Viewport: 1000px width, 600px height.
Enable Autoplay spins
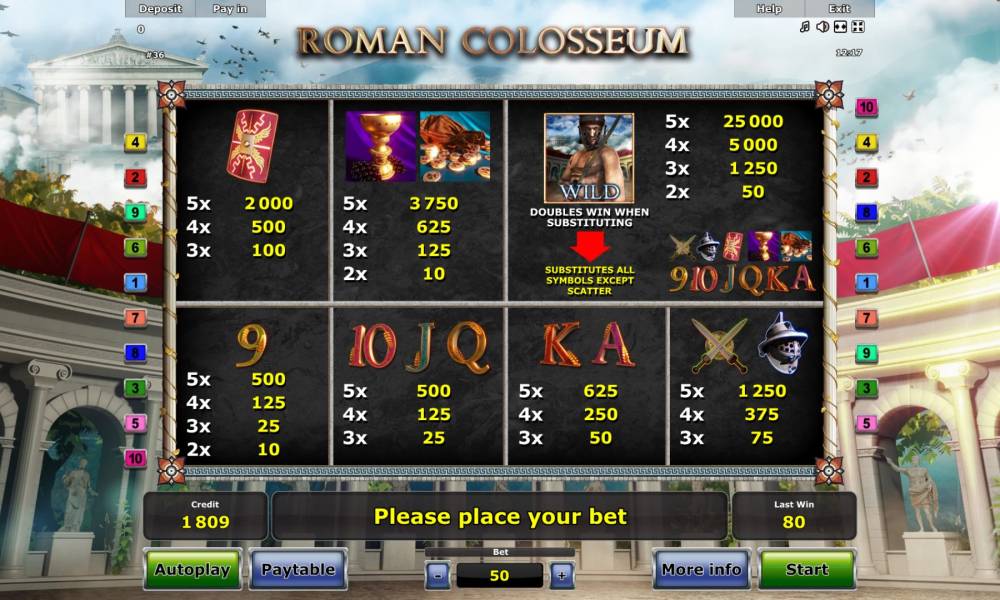192,570
